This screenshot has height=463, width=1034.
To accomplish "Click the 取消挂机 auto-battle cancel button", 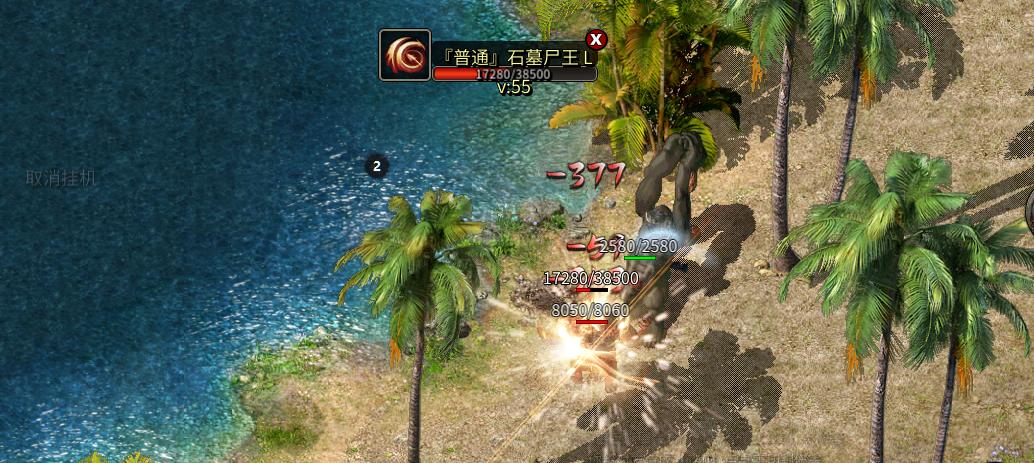I will (x=61, y=178).
